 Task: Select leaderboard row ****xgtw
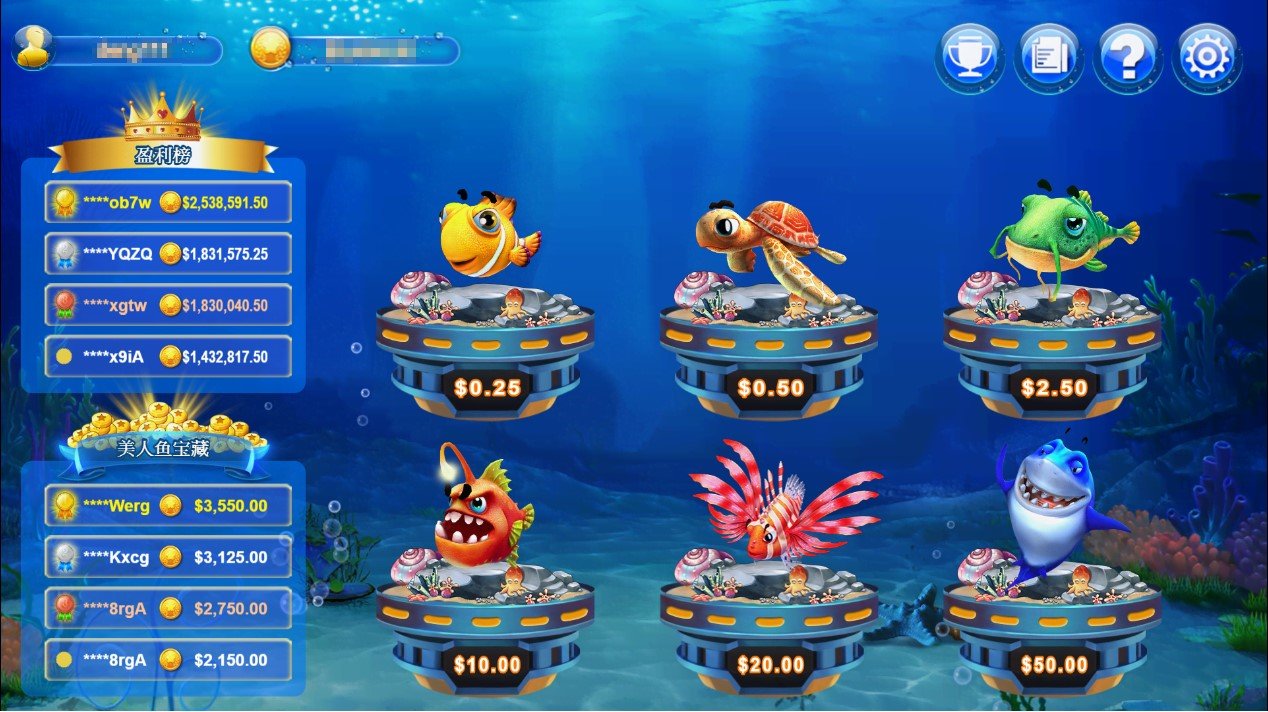[x=168, y=305]
